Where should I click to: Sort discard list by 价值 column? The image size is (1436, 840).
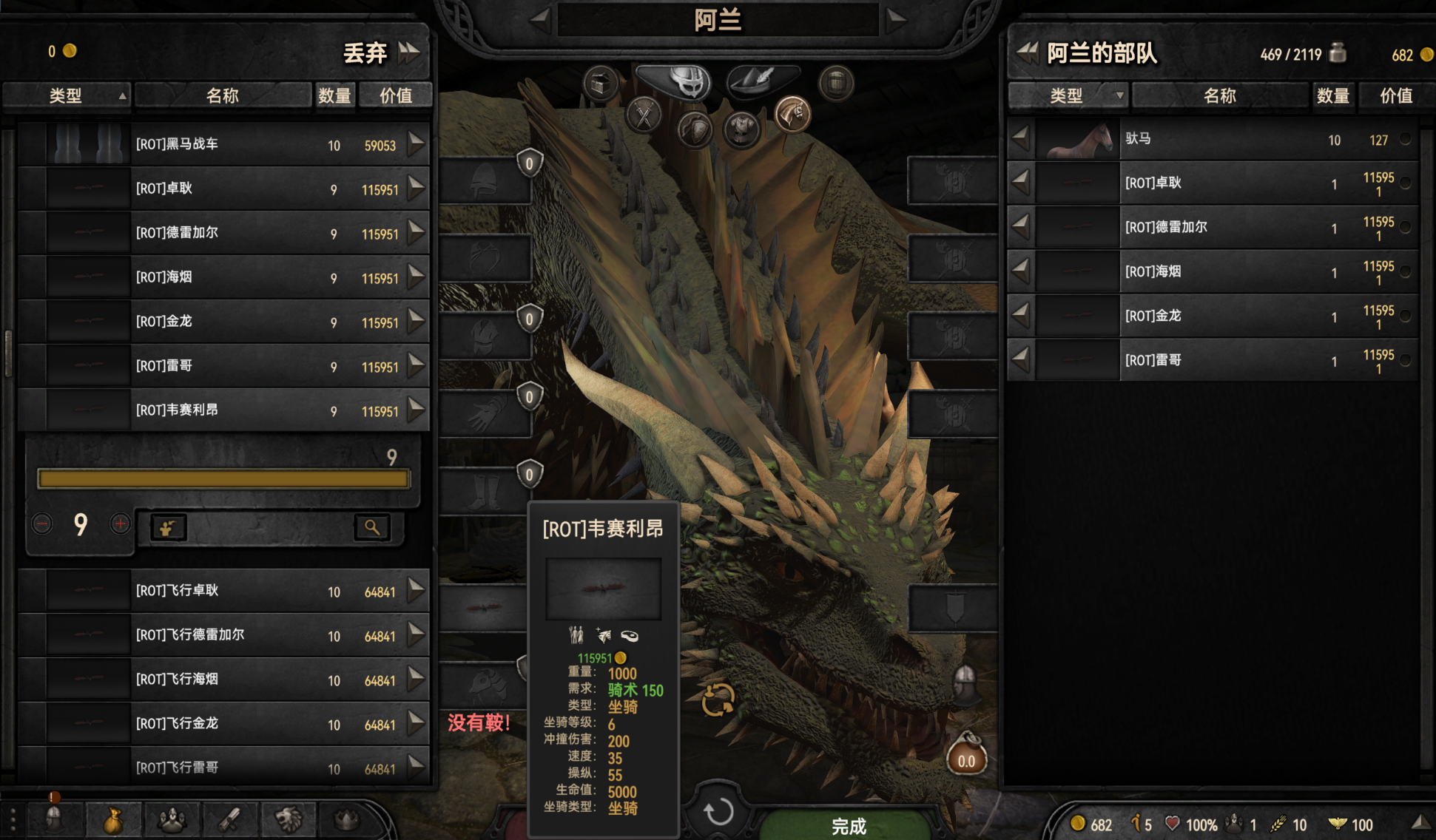tap(395, 95)
